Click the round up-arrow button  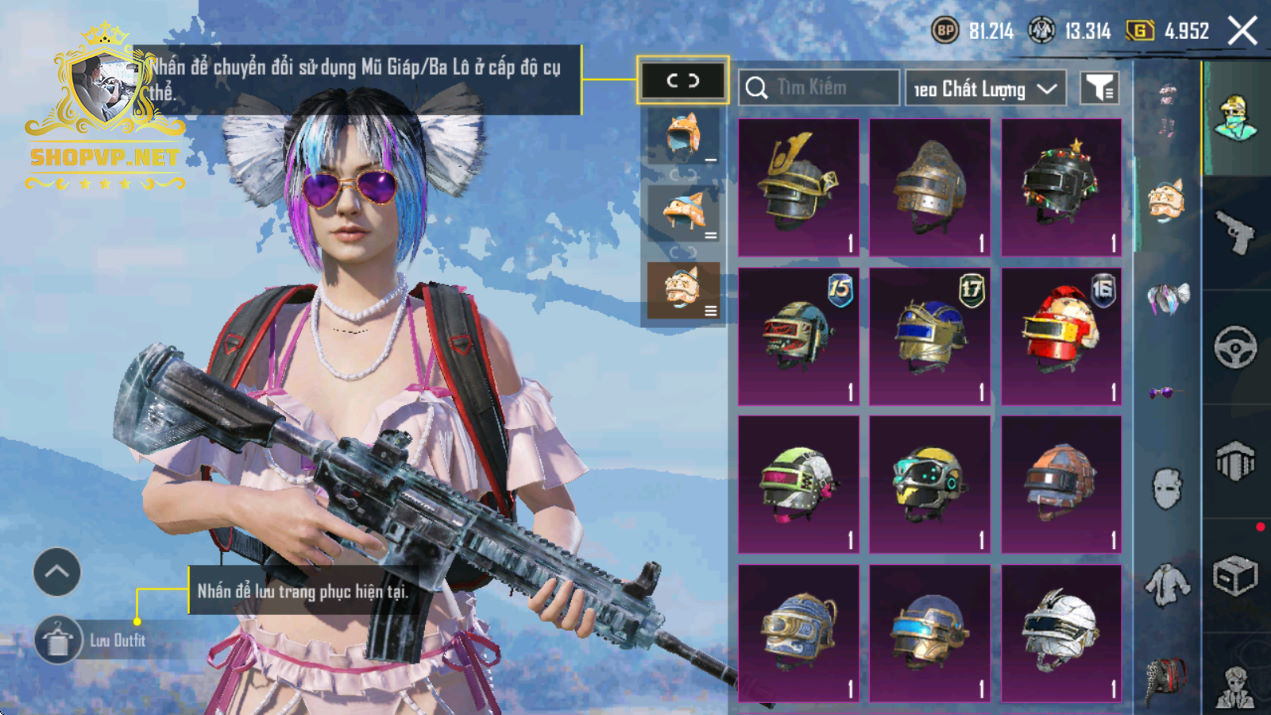pos(57,573)
